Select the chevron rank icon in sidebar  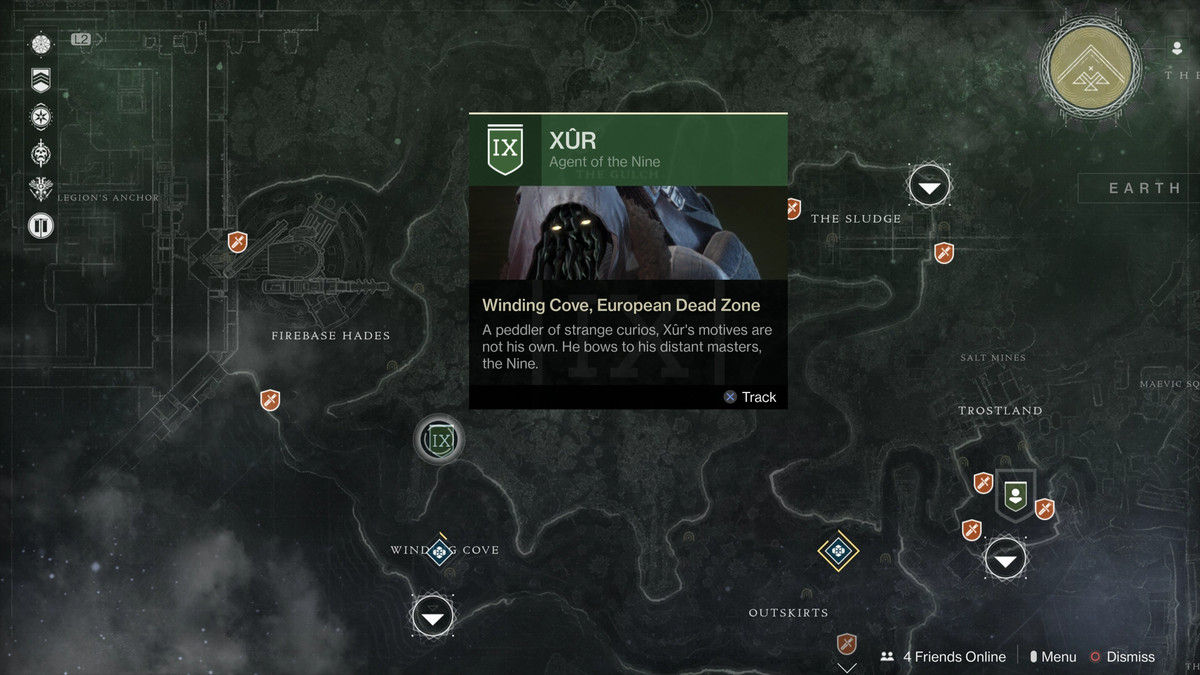click(41, 80)
